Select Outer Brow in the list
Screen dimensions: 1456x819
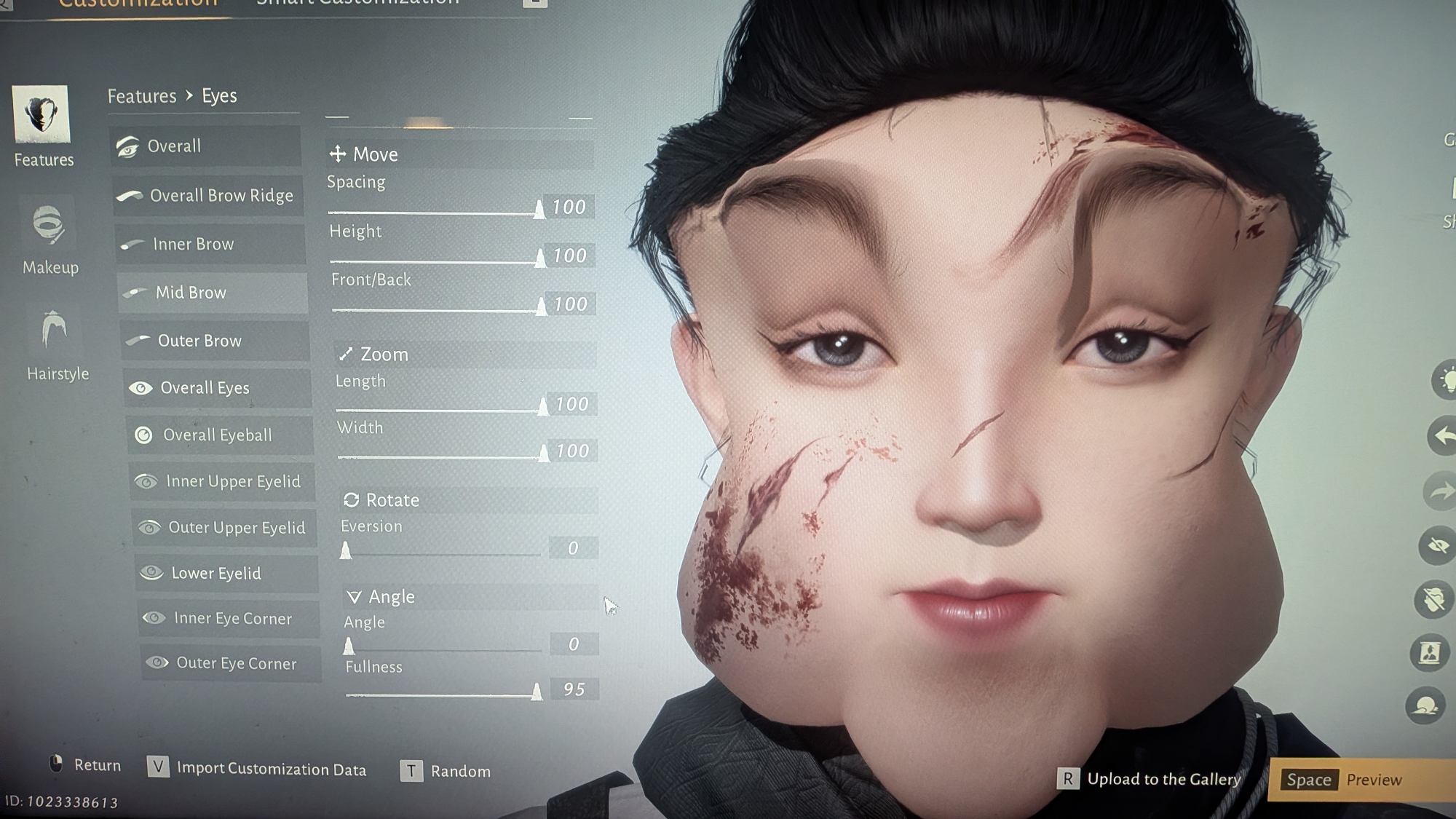pyautogui.click(x=215, y=341)
